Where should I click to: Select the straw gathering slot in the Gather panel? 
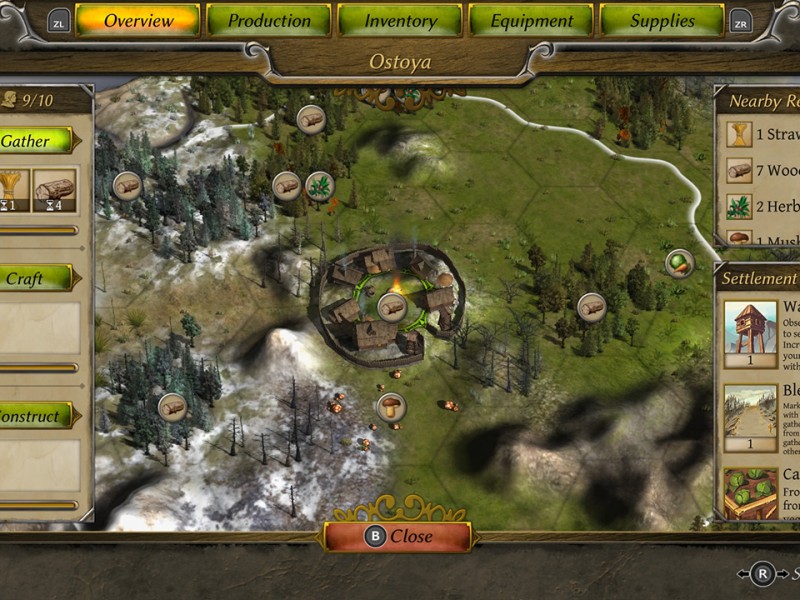[x=12, y=190]
